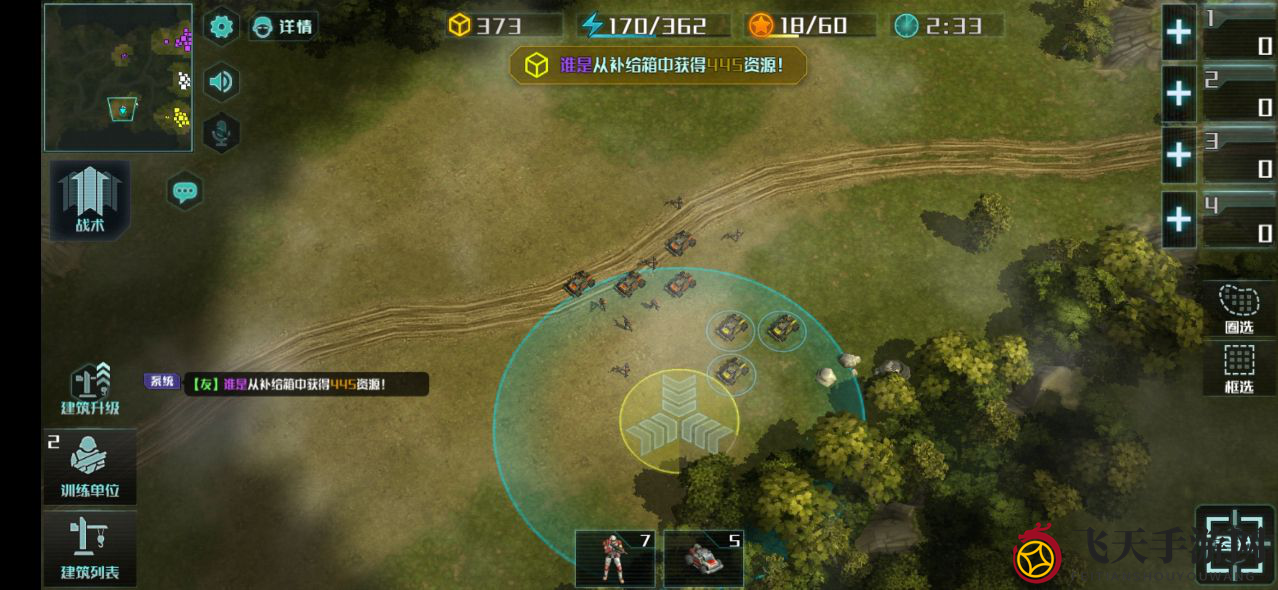This screenshot has height=590, width=1278.
Task: Open the chat bubble button
Action: pyautogui.click(x=185, y=190)
